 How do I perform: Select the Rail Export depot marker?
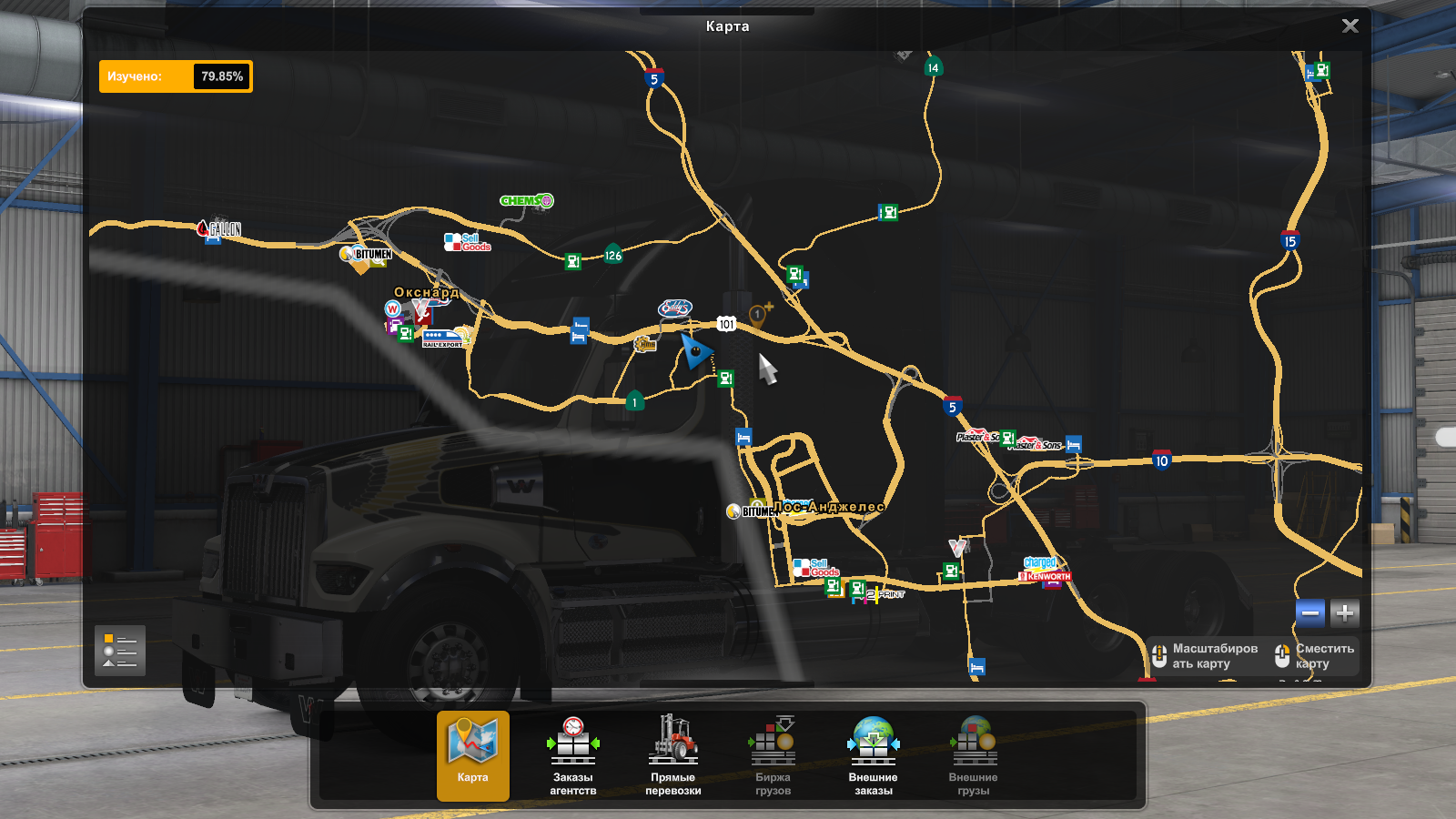(443, 339)
